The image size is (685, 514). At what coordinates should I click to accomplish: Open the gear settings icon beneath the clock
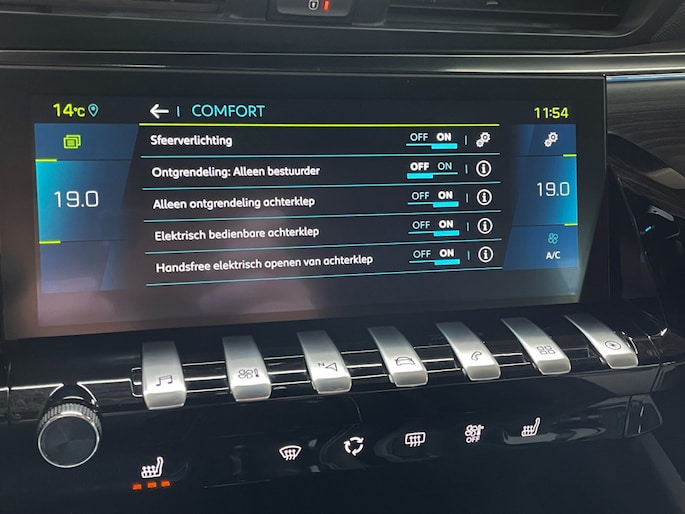pos(551,140)
